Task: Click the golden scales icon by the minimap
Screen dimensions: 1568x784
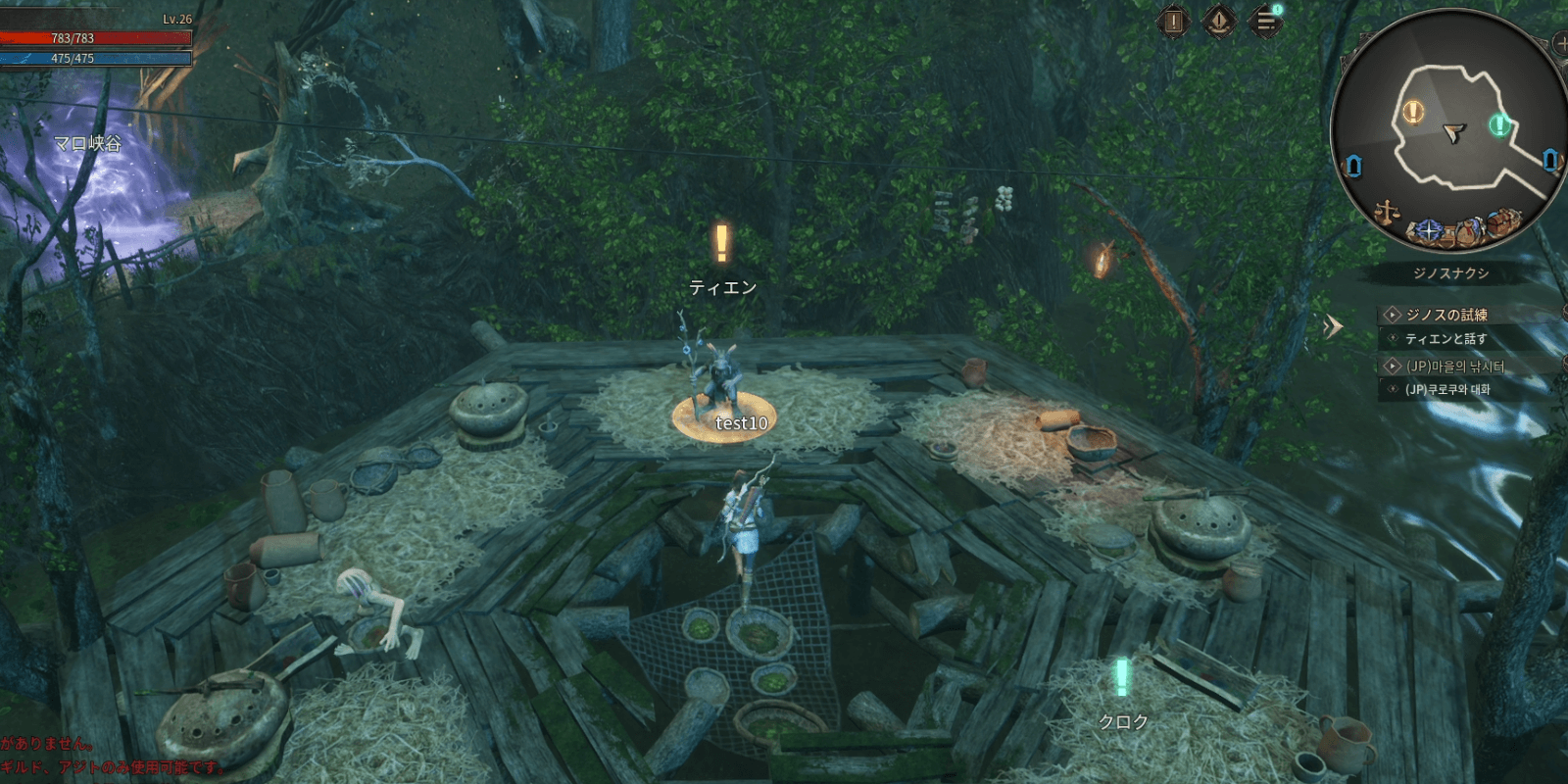Action: click(1387, 213)
